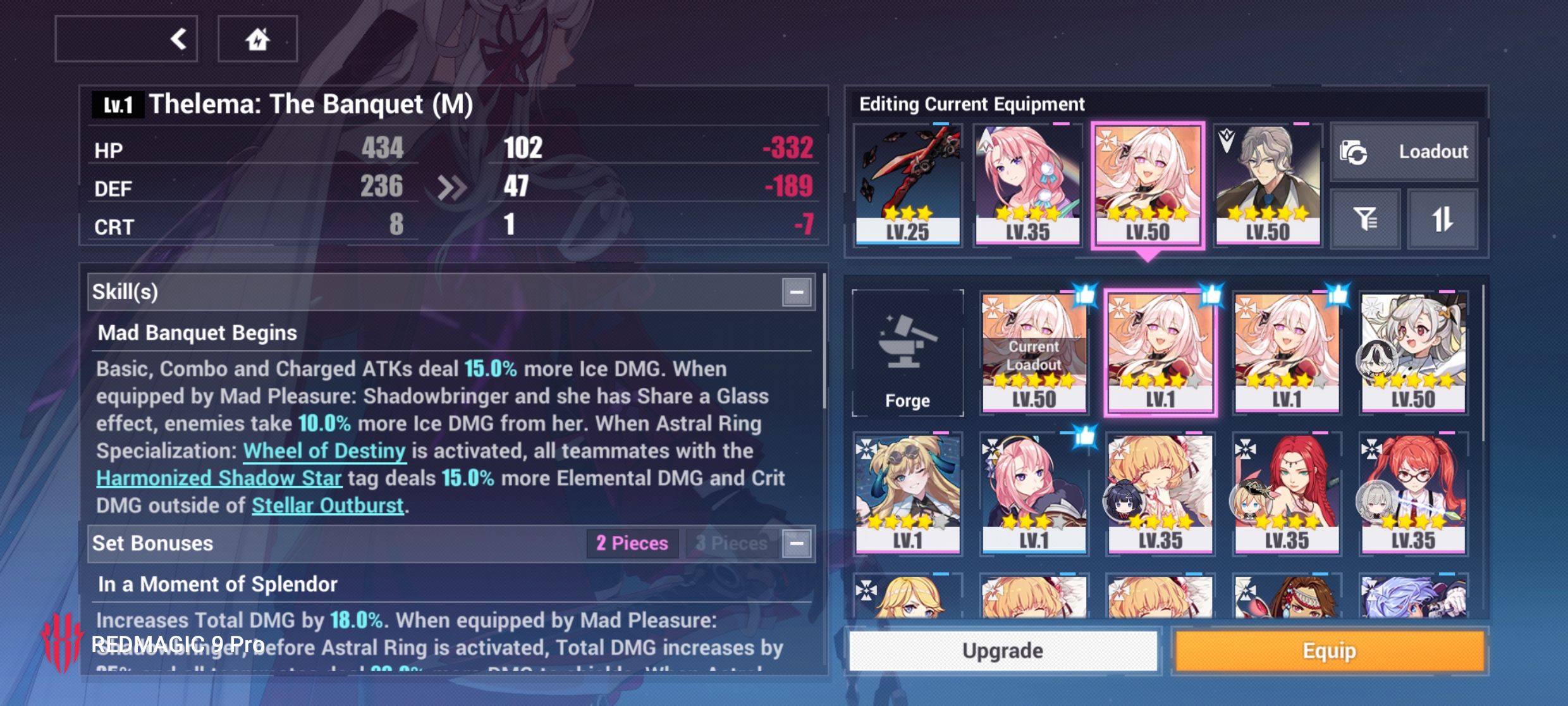This screenshot has height=706, width=1568.
Task: Switch to the 3 Pieces set bonus tab
Action: 732,543
